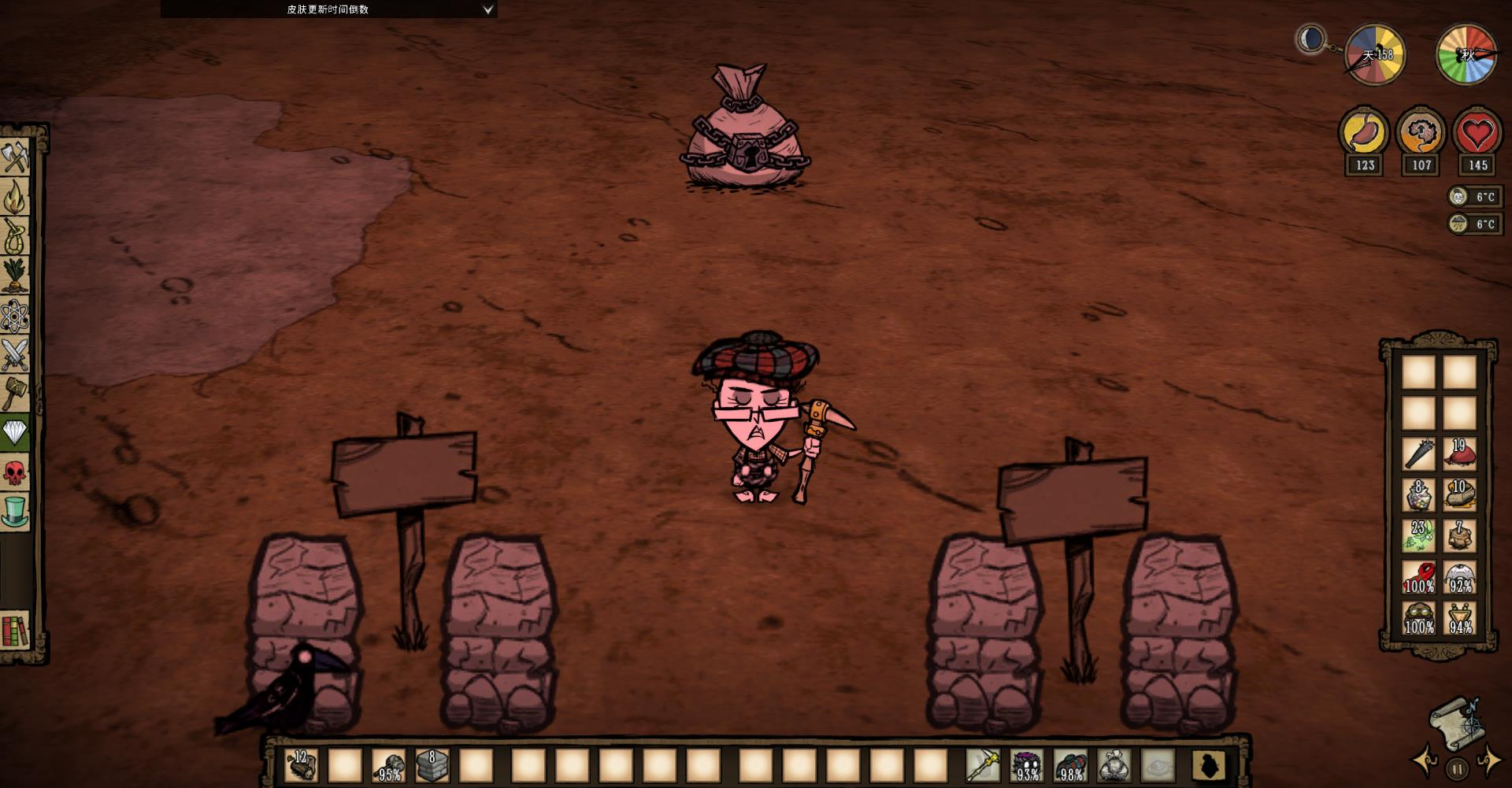Select the red rose item at 100%
1512x788 pixels.
tap(1419, 578)
